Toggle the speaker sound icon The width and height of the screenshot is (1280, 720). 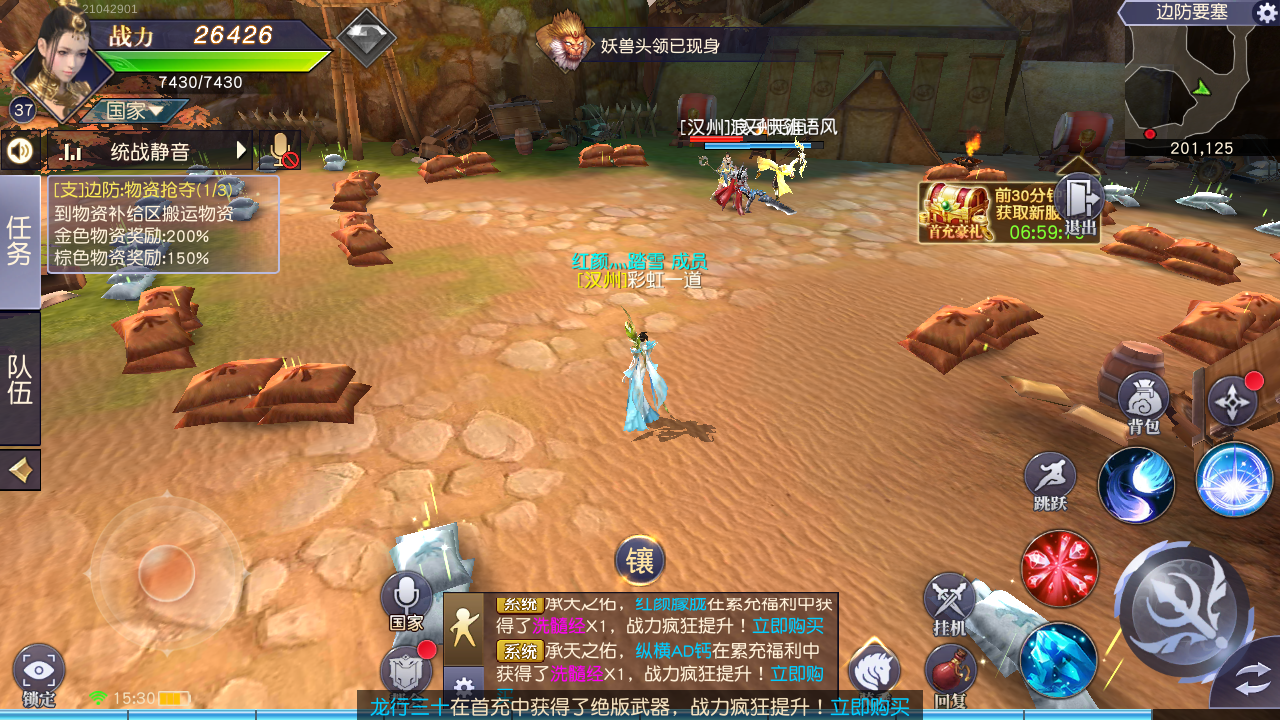click(x=20, y=151)
